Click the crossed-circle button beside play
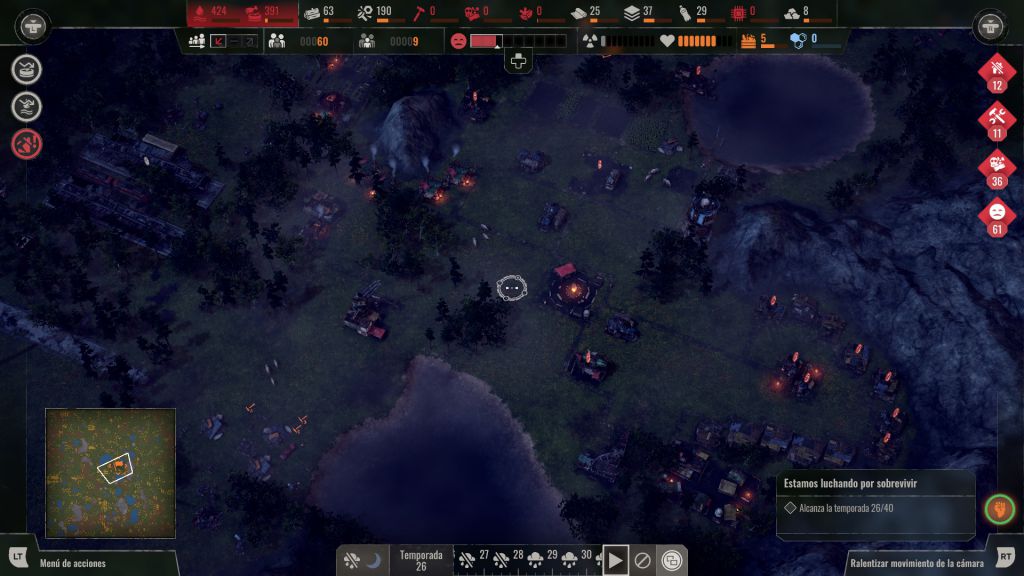 pyautogui.click(x=644, y=560)
